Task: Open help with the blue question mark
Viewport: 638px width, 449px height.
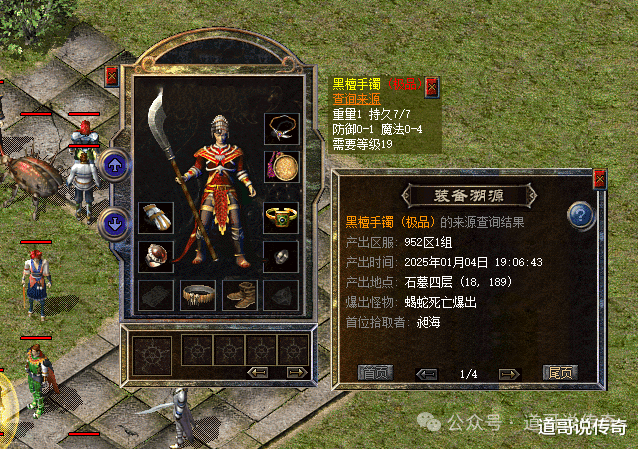Action: coord(581,214)
